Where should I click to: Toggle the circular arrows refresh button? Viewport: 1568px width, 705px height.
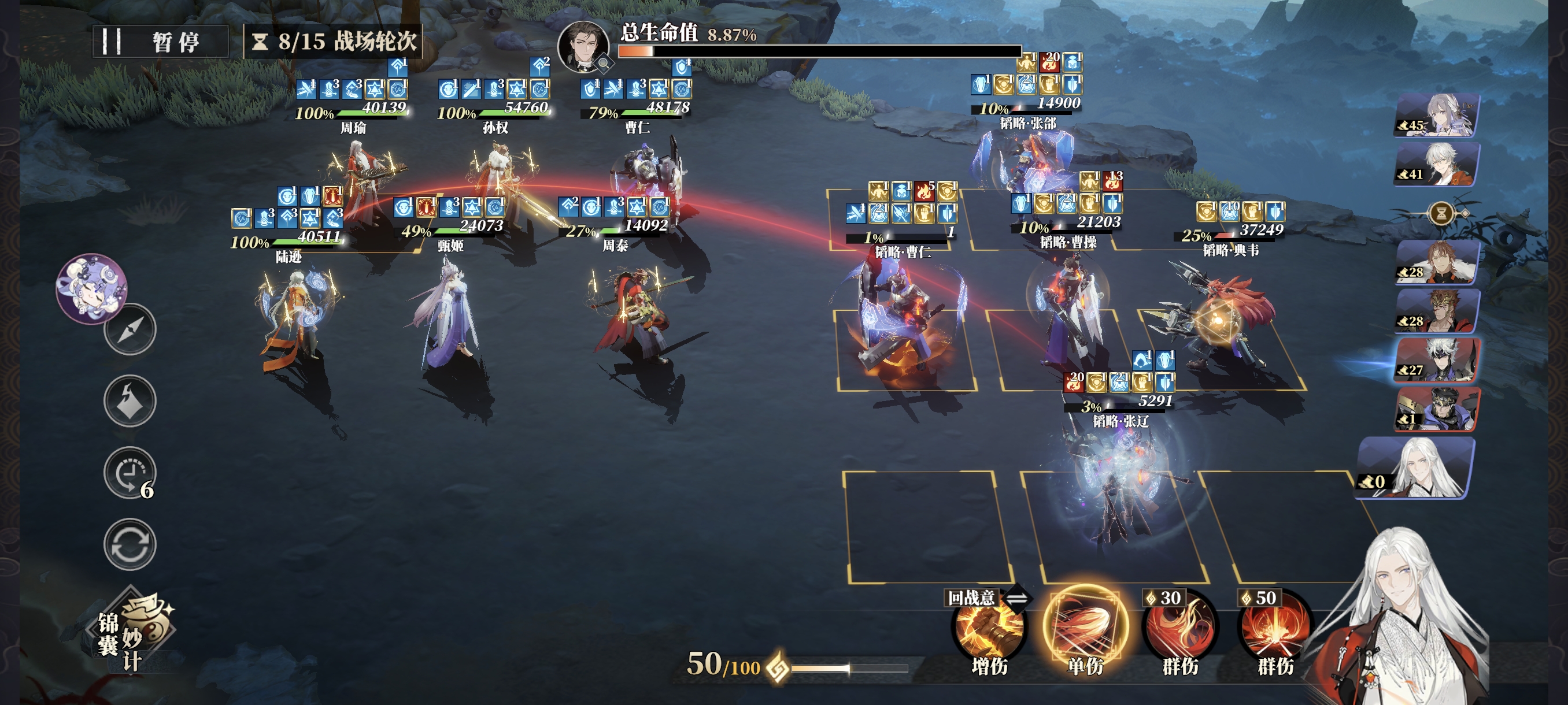(130, 544)
